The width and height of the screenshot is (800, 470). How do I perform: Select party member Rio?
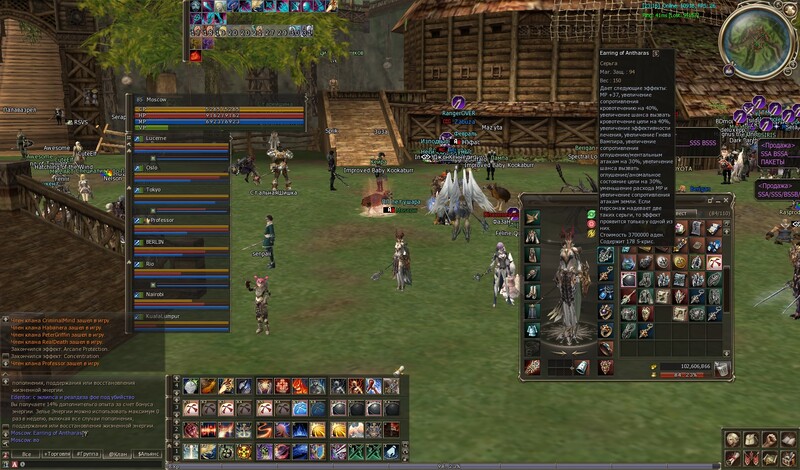point(150,264)
